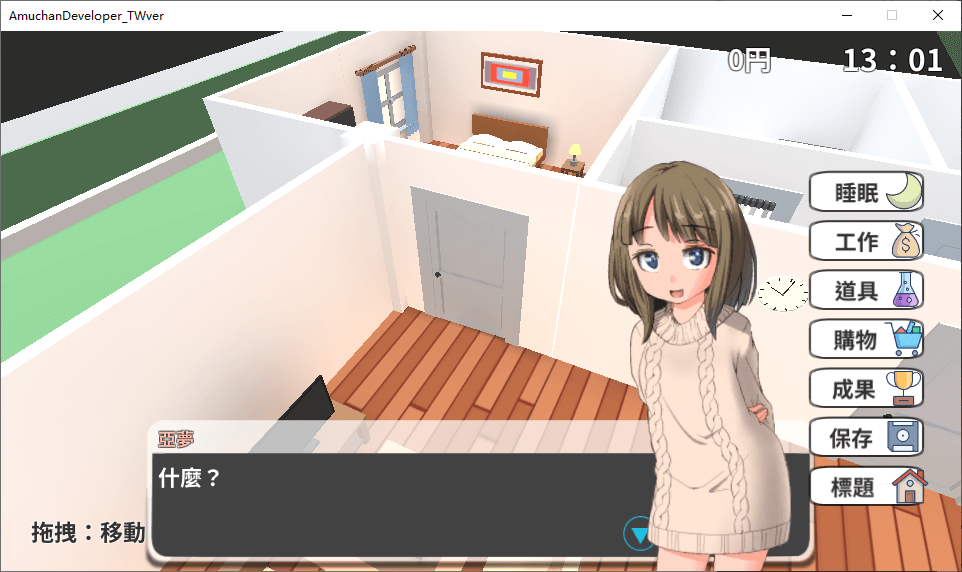This screenshot has height=572, width=962.
Task: Click the 保存 save button
Action: coord(865,438)
